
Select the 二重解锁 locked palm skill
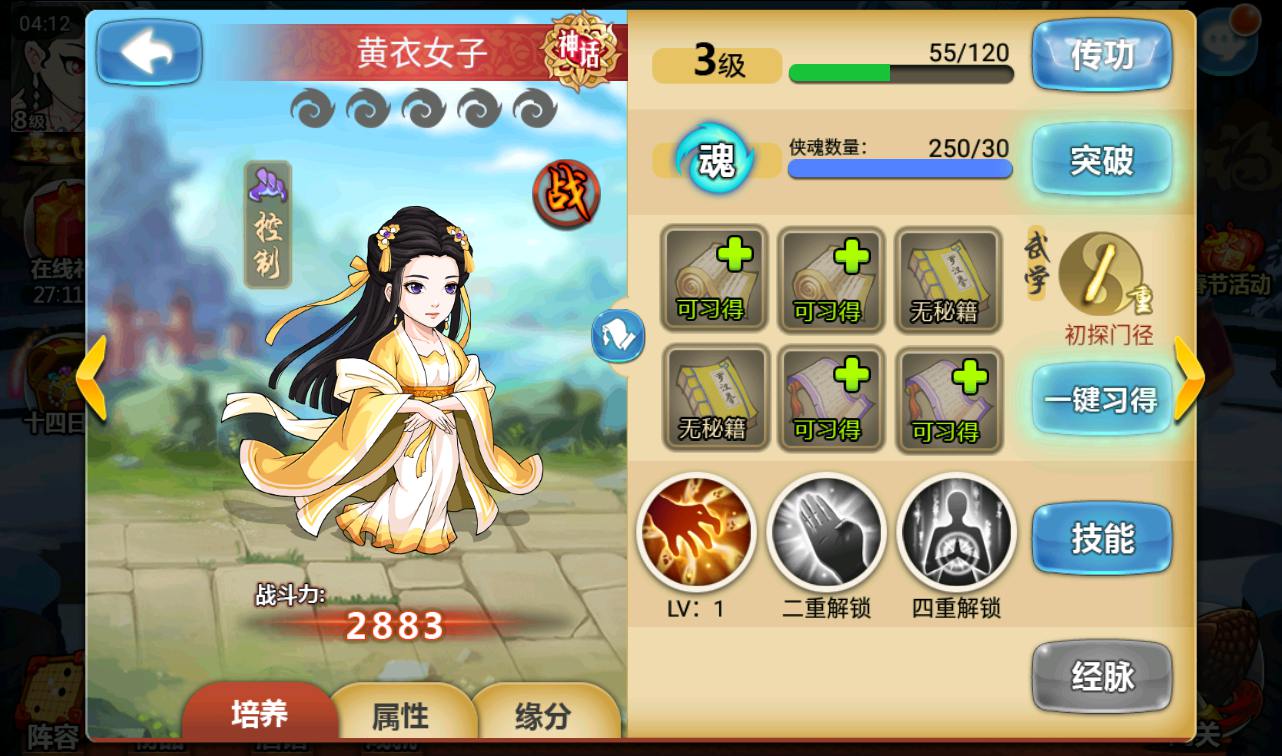coord(826,533)
